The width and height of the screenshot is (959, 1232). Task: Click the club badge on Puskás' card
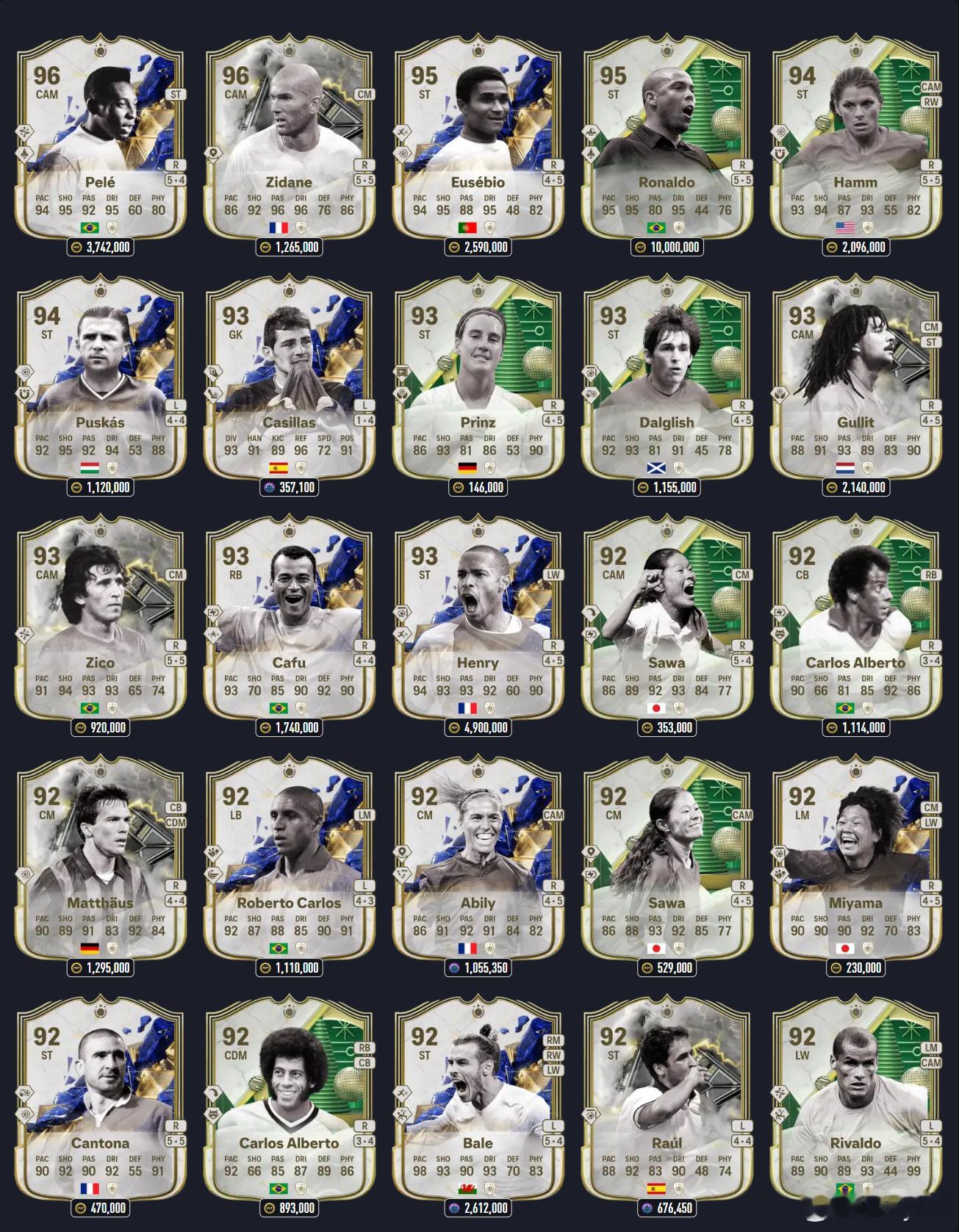[112, 469]
